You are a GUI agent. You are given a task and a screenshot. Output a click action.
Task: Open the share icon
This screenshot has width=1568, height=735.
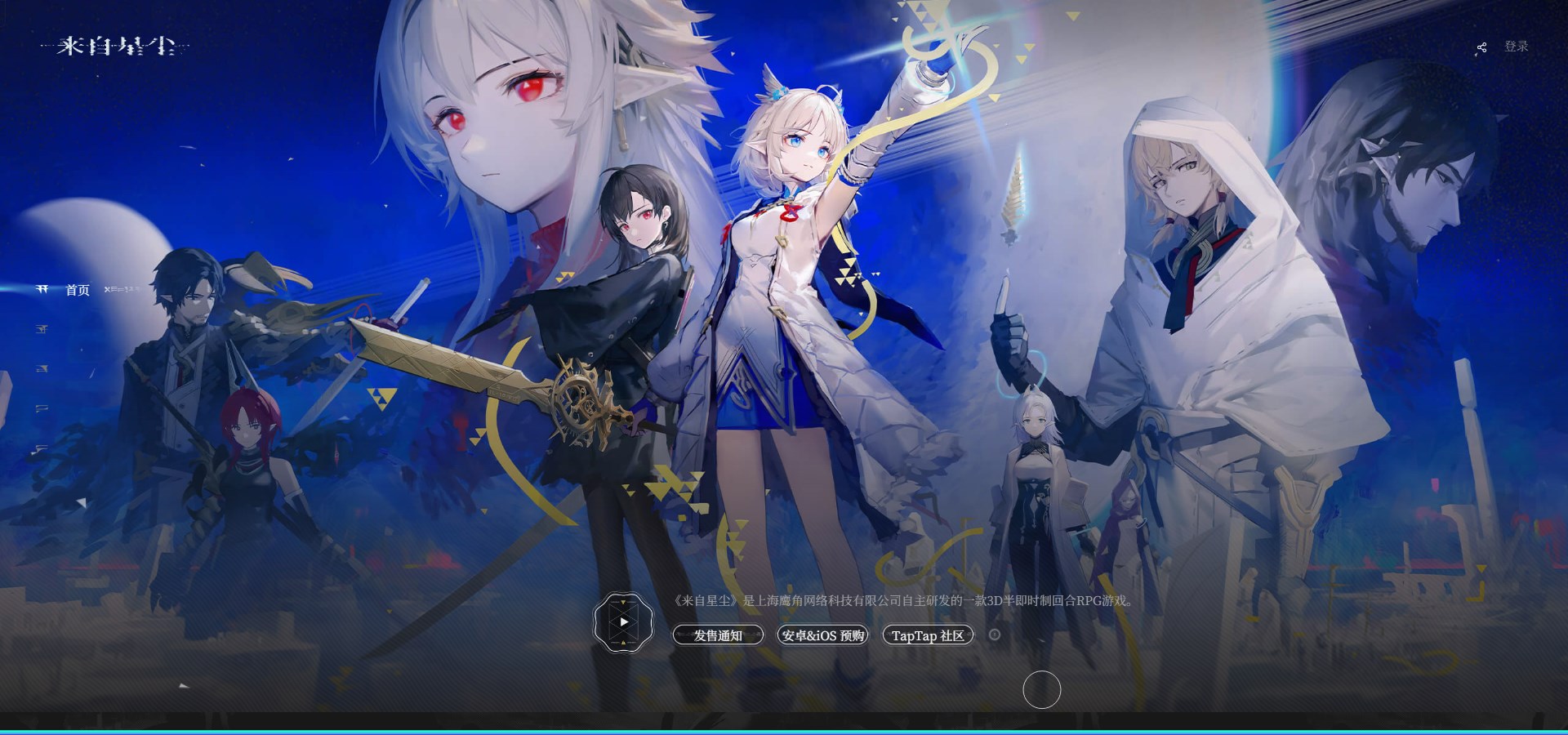pyautogui.click(x=1481, y=48)
